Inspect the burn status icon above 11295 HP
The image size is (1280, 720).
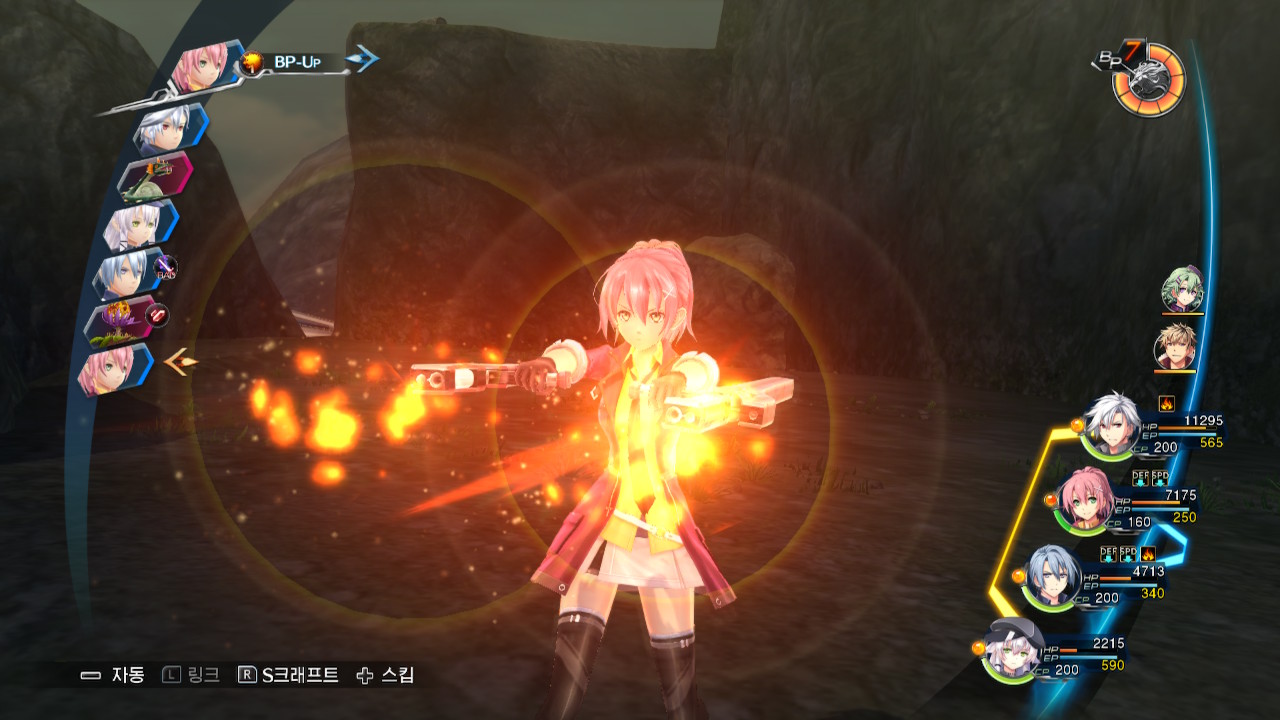coord(1166,404)
